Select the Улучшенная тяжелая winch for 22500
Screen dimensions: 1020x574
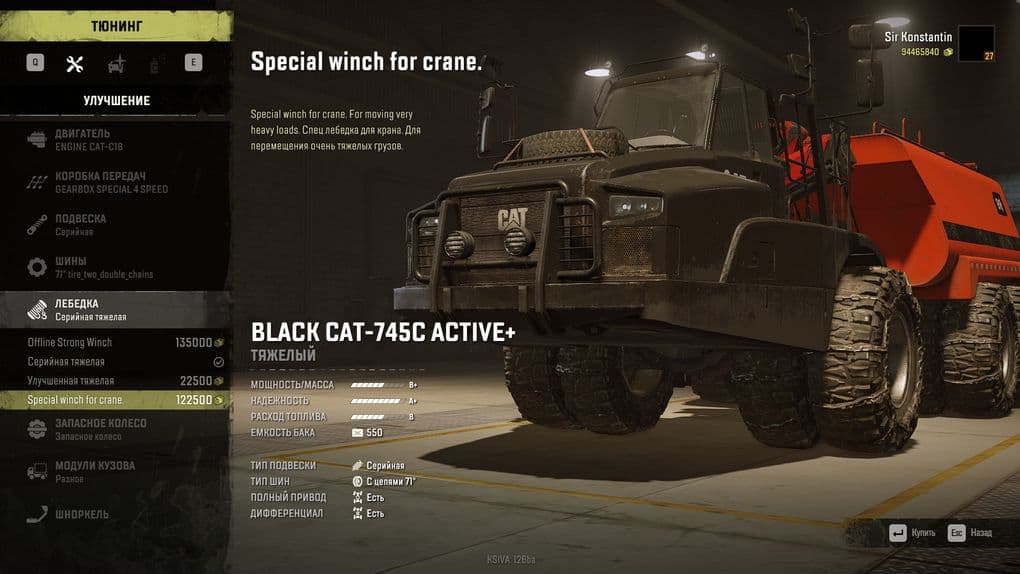coord(115,381)
